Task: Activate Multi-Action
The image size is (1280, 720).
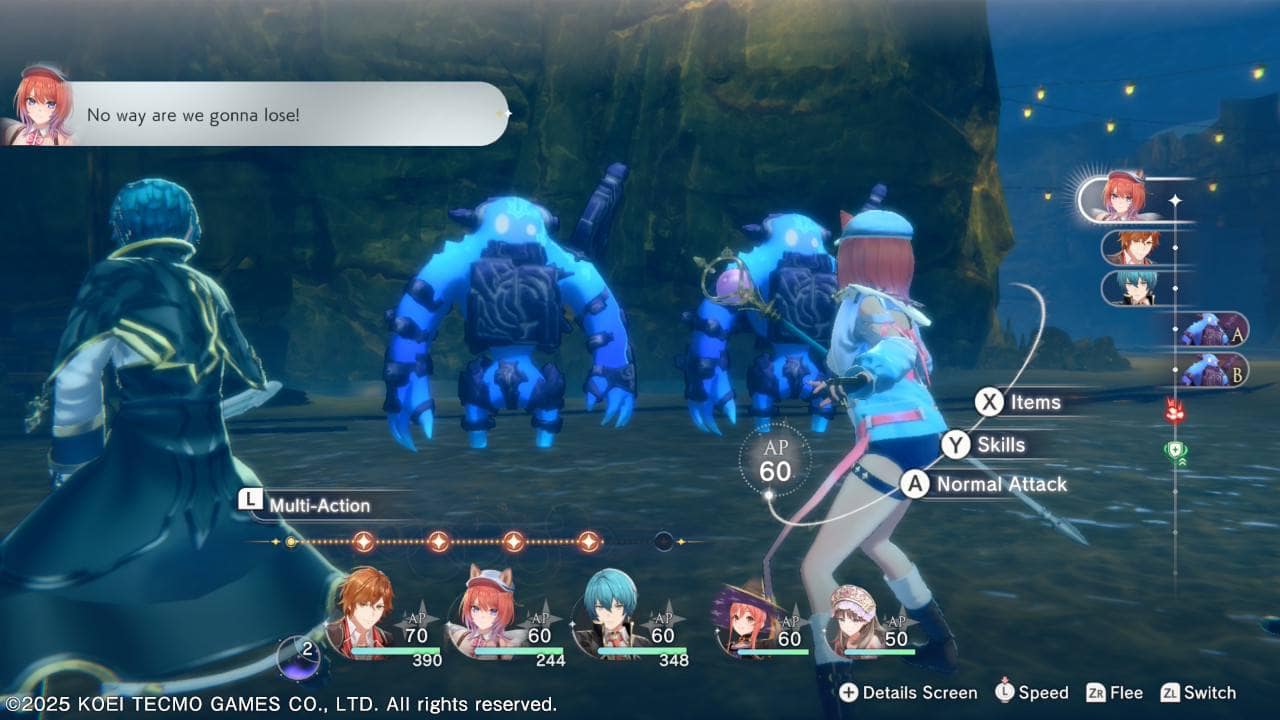Action: pos(306,505)
